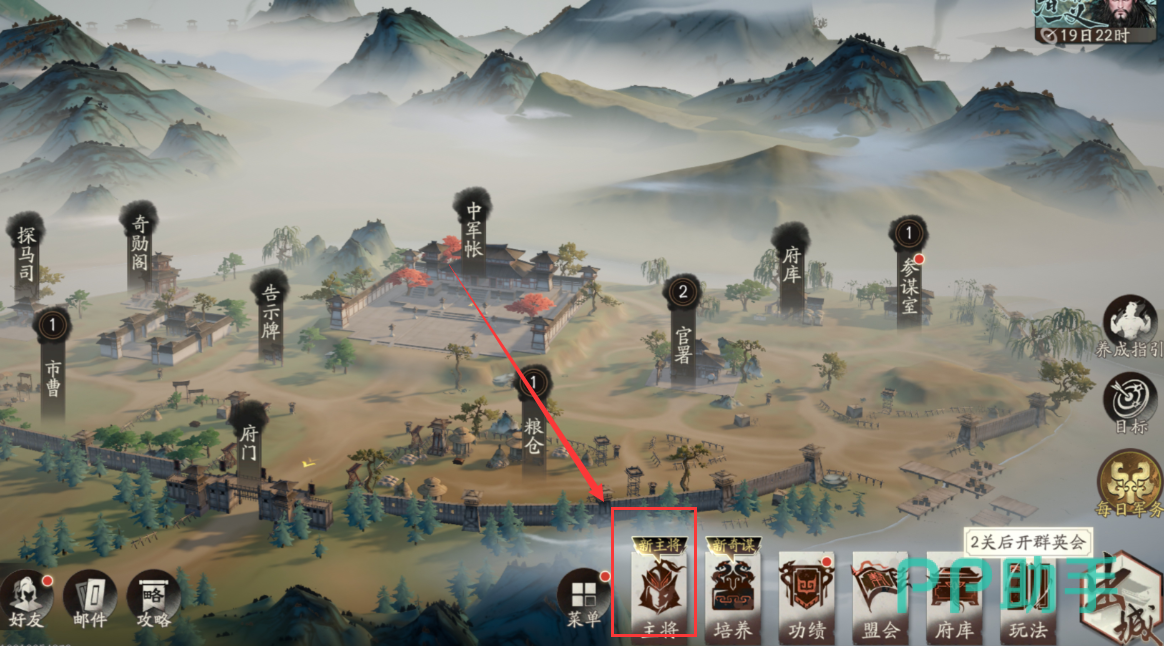Open the 培养 training menu

[x=733, y=592]
